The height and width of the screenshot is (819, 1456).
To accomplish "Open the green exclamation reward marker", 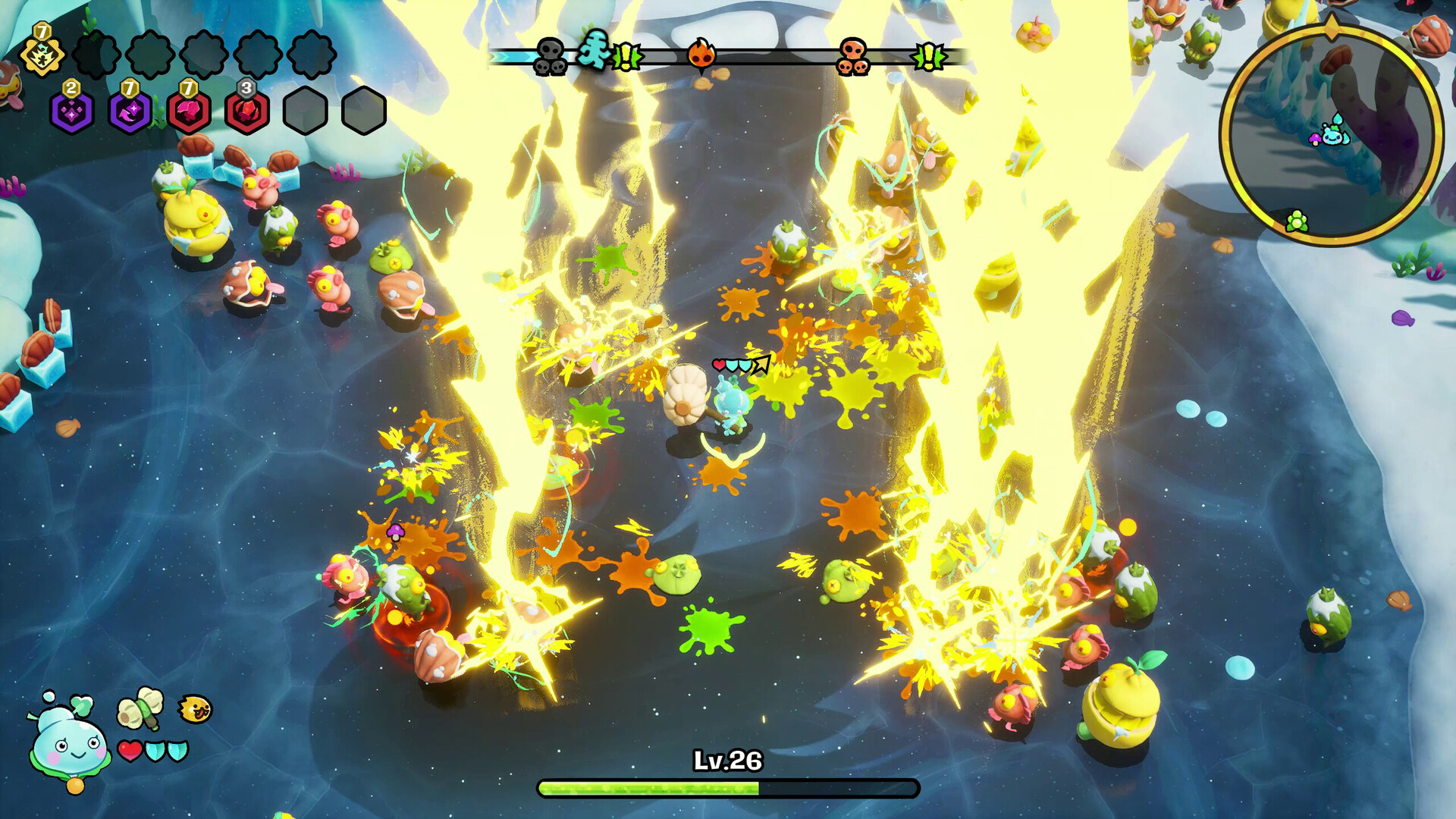I will pyautogui.click(x=626, y=55).
